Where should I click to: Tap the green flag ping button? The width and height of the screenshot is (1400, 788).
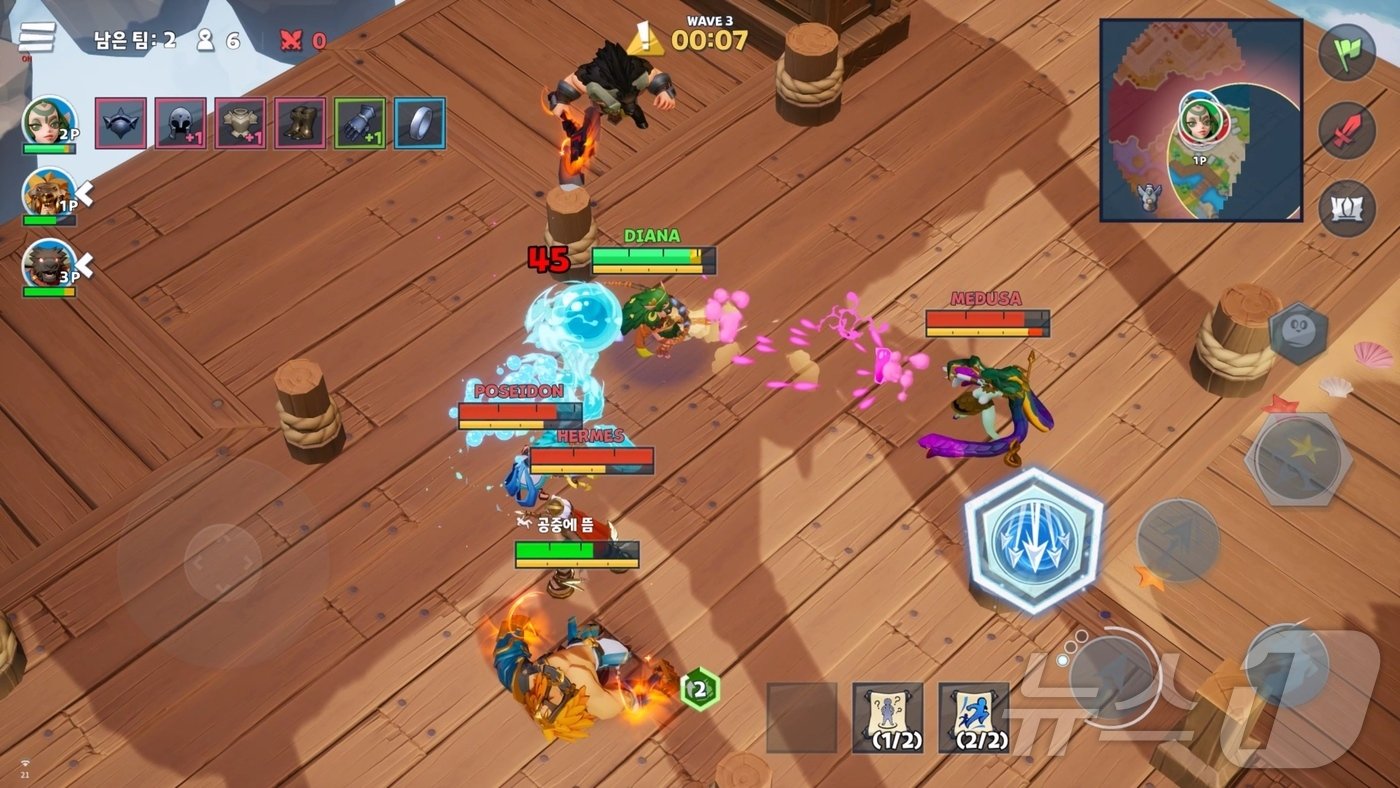[x=1347, y=52]
